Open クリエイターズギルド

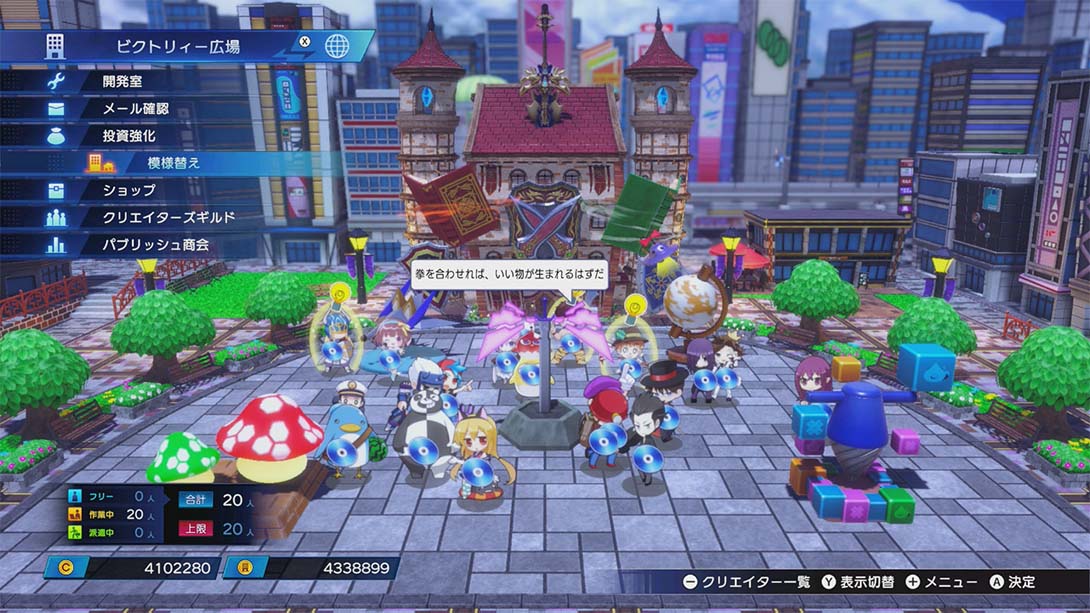click(x=168, y=217)
